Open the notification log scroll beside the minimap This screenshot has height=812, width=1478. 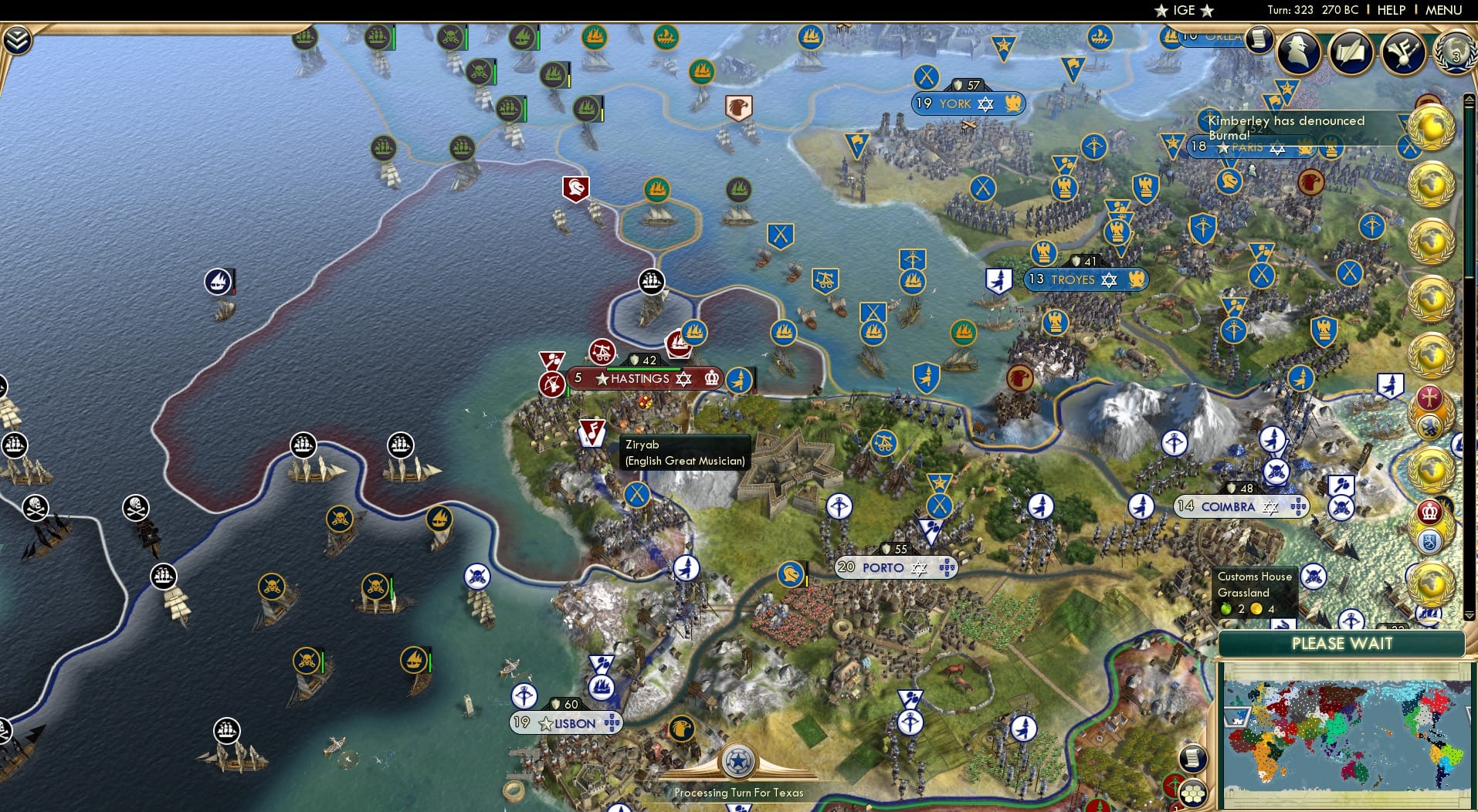coord(1194,758)
